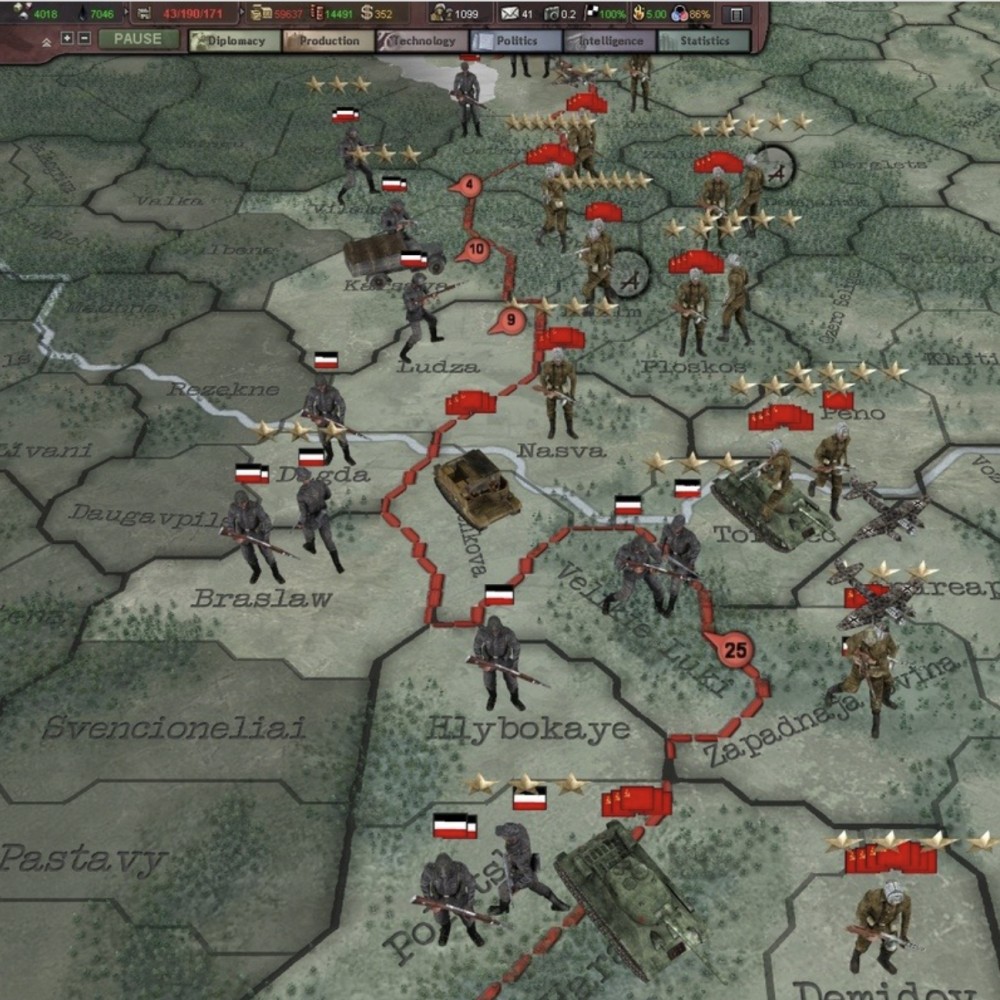Click the battle marker numbered 25

point(736,651)
